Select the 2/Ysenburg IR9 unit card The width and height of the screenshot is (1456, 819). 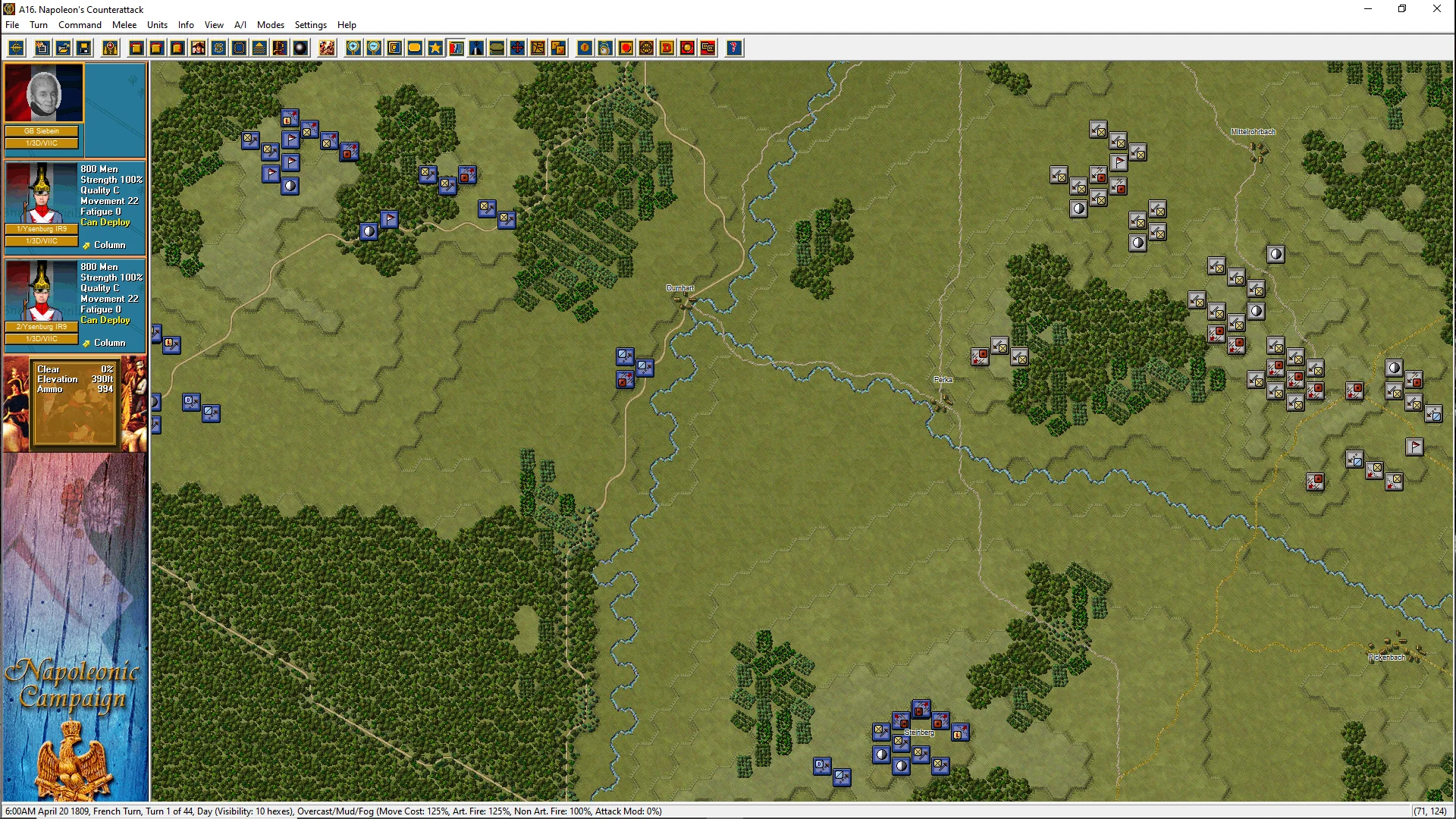click(74, 305)
